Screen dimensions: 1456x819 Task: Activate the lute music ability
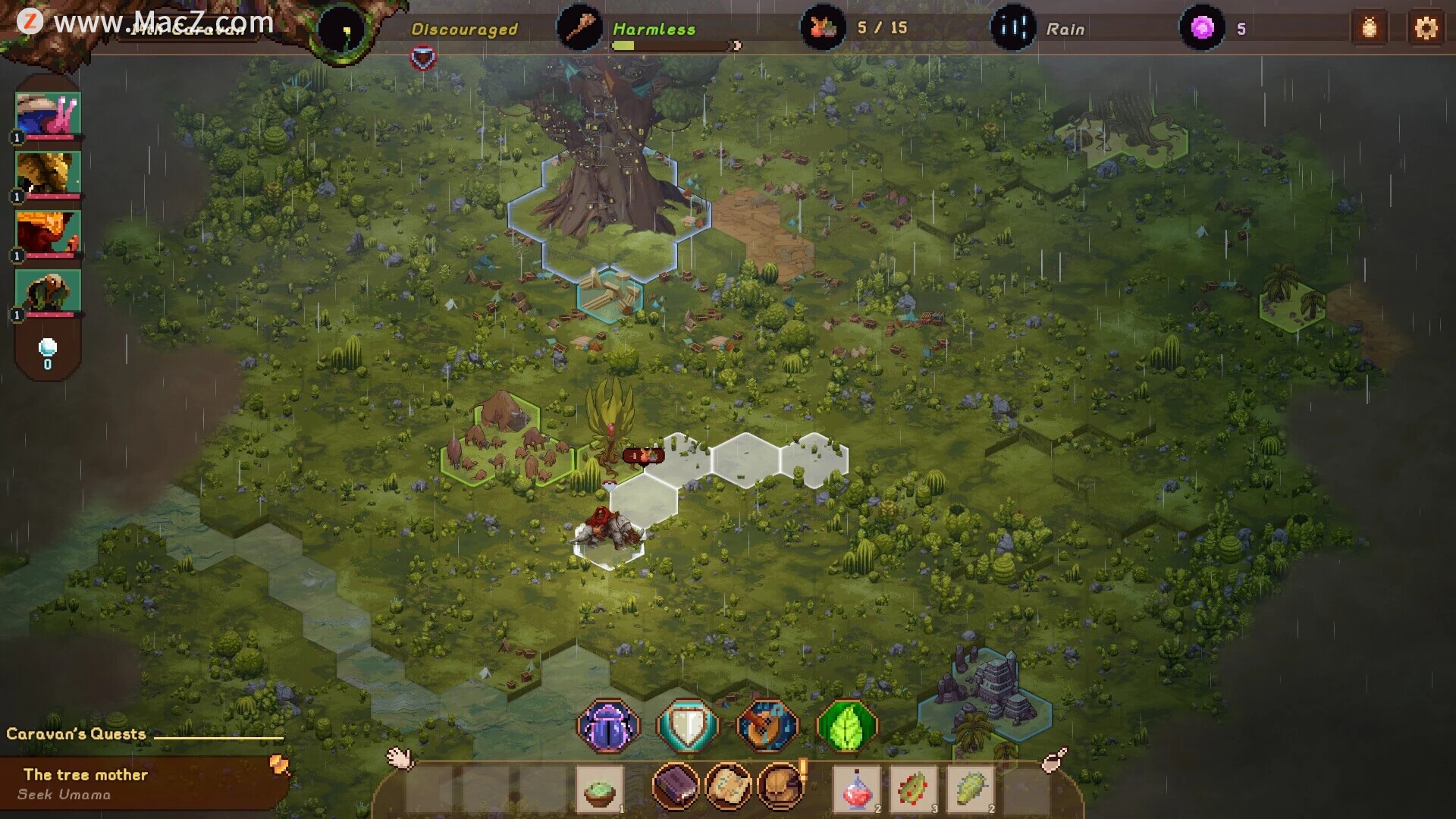pos(767,726)
